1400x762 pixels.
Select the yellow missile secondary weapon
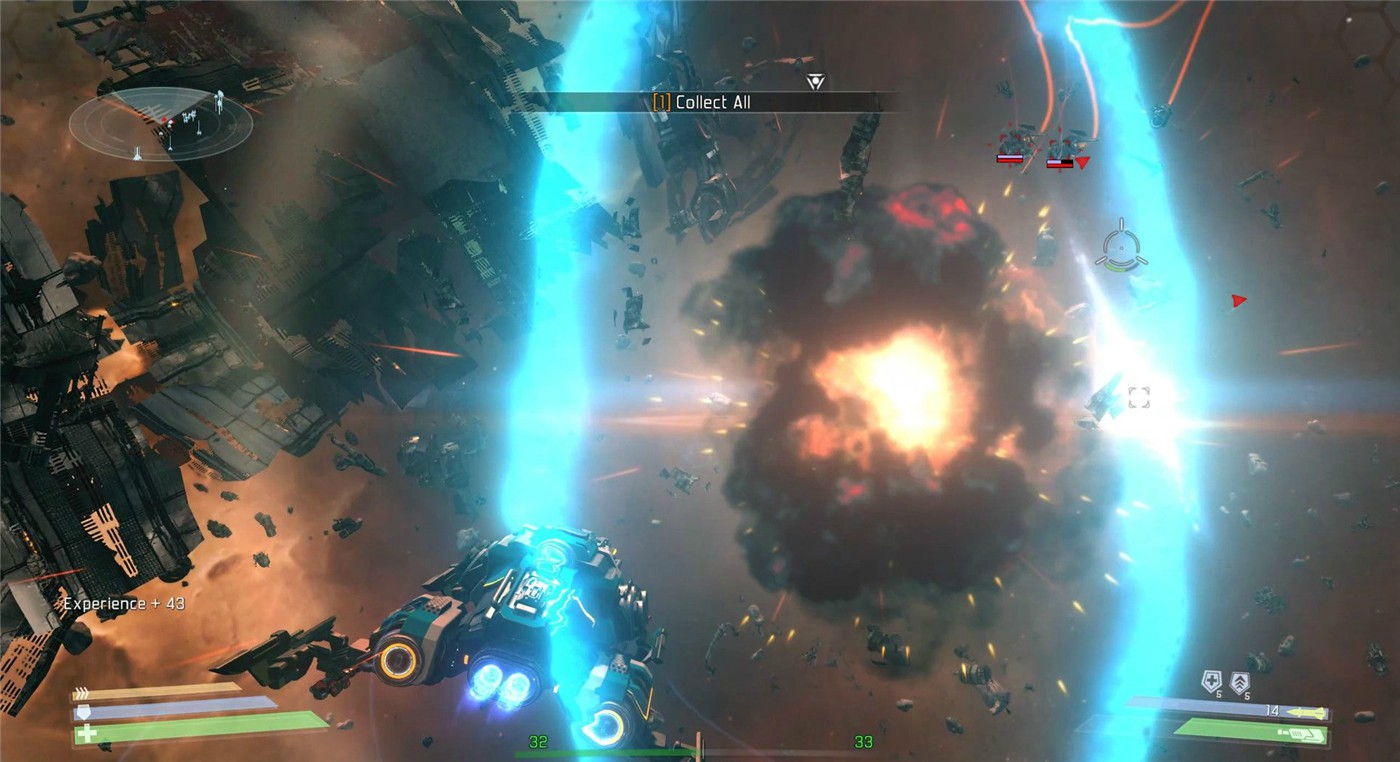[1306, 713]
